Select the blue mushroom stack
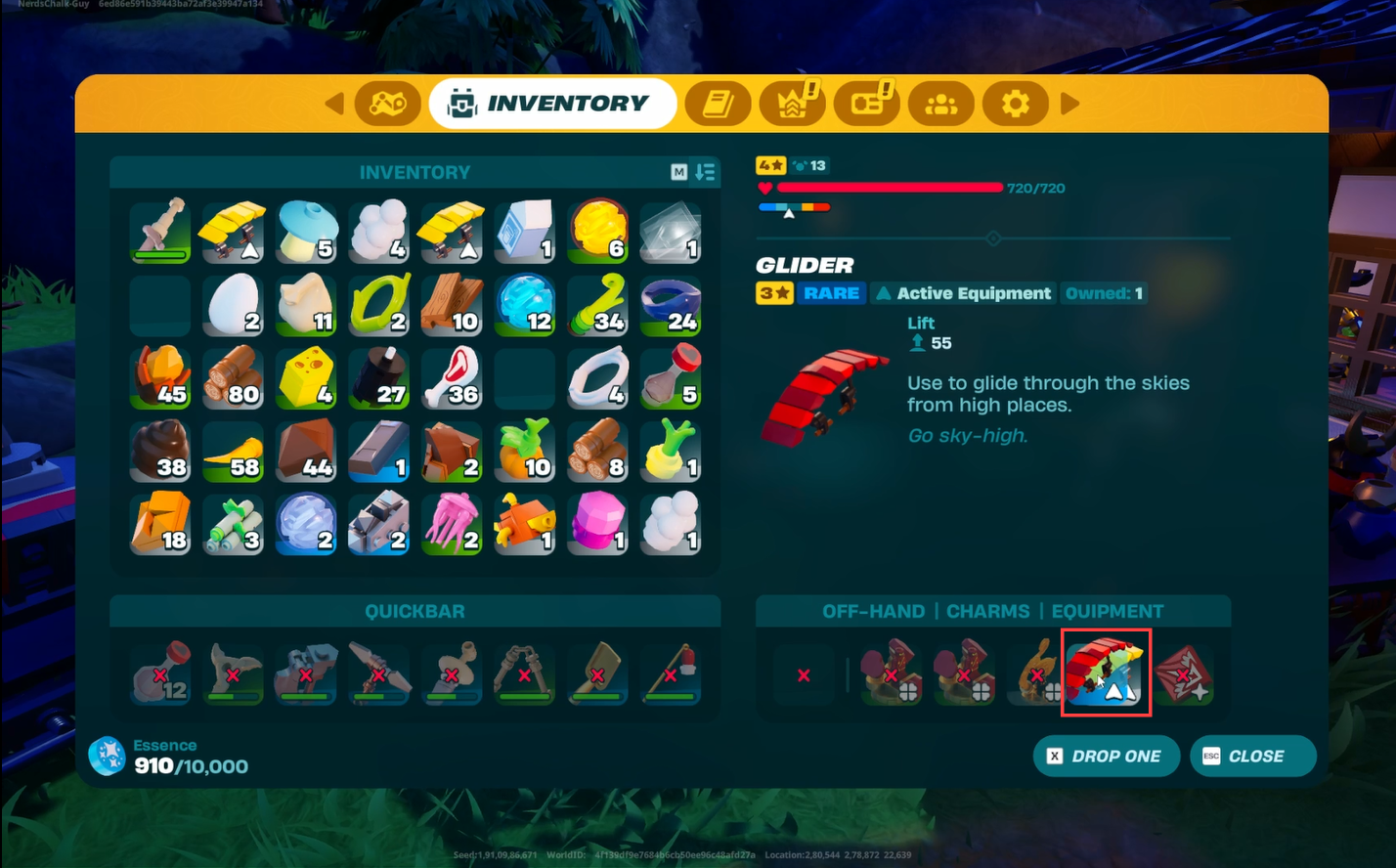This screenshot has width=1396, height=868. coord(306,232)
